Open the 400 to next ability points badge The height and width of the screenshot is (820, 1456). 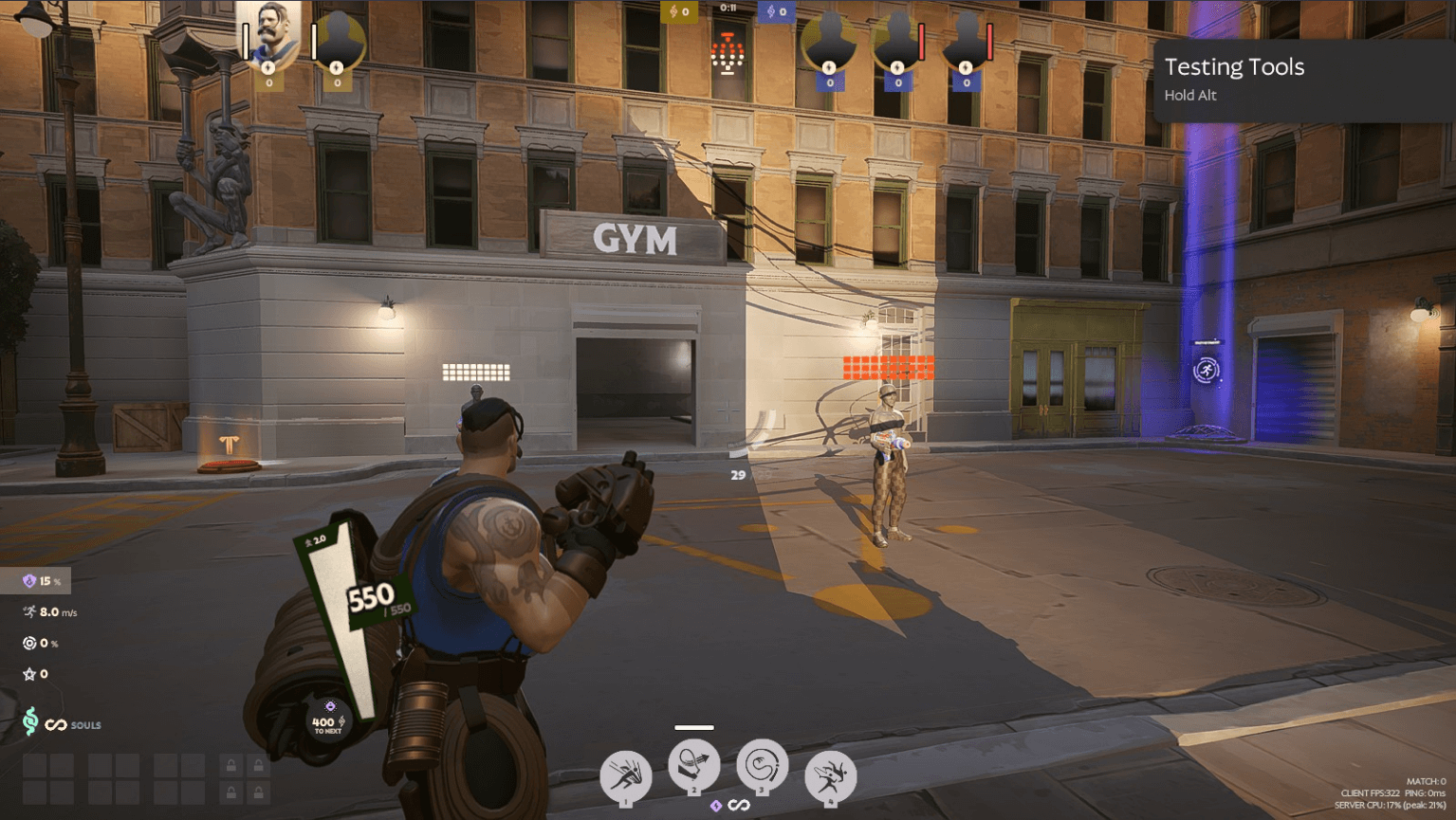(324, 721)
